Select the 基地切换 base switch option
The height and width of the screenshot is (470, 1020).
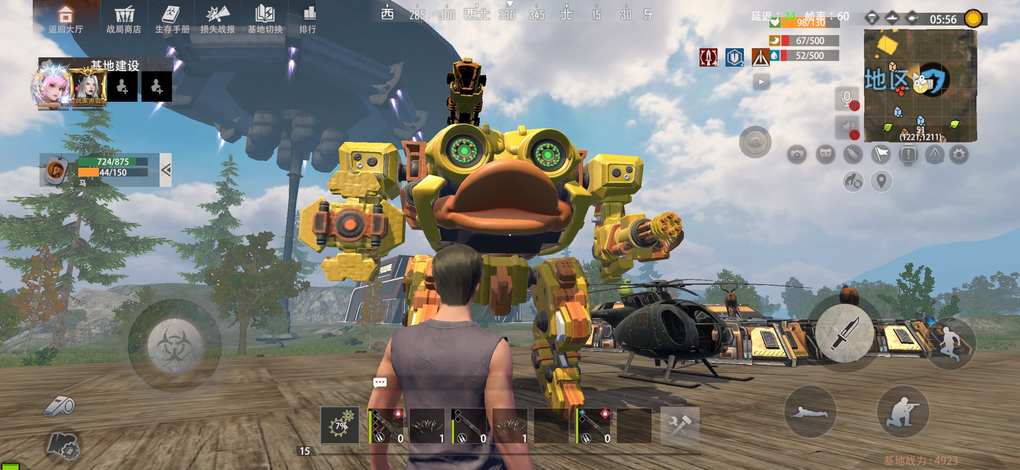[x=265, y=18]
